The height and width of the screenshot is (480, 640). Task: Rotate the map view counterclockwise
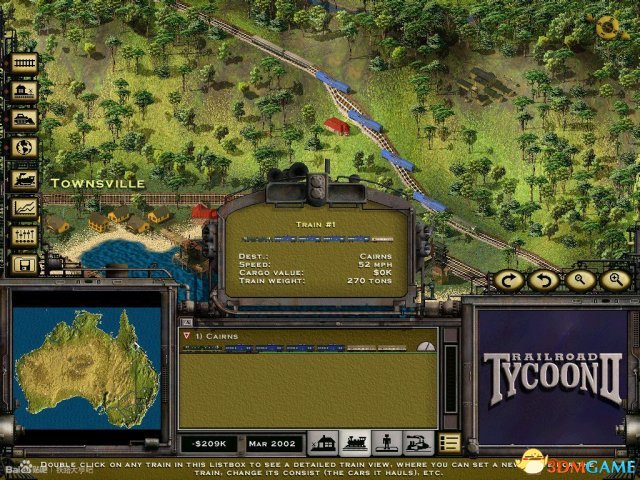(545, 280)
